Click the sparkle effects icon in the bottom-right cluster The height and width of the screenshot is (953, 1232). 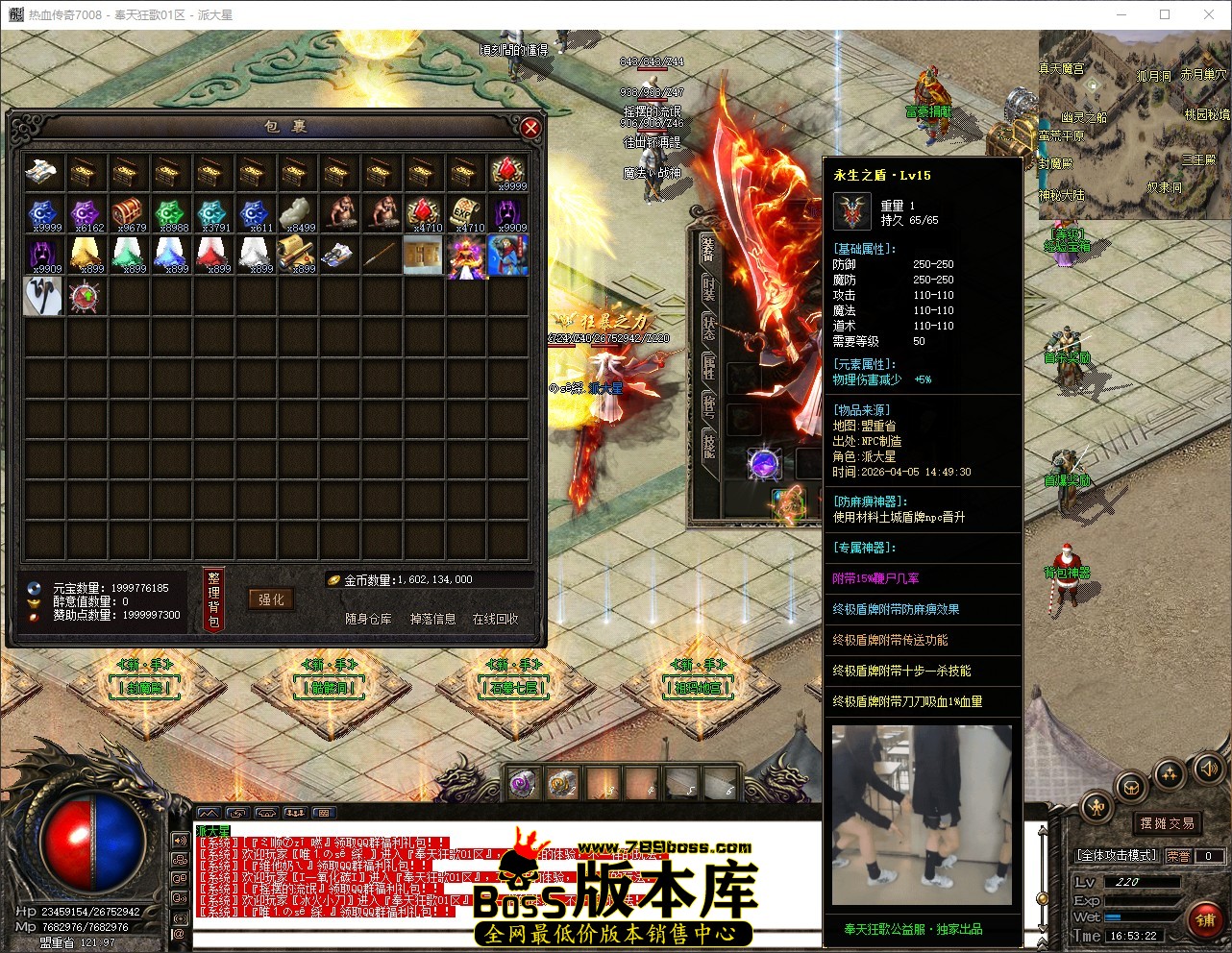(1169, 774)
